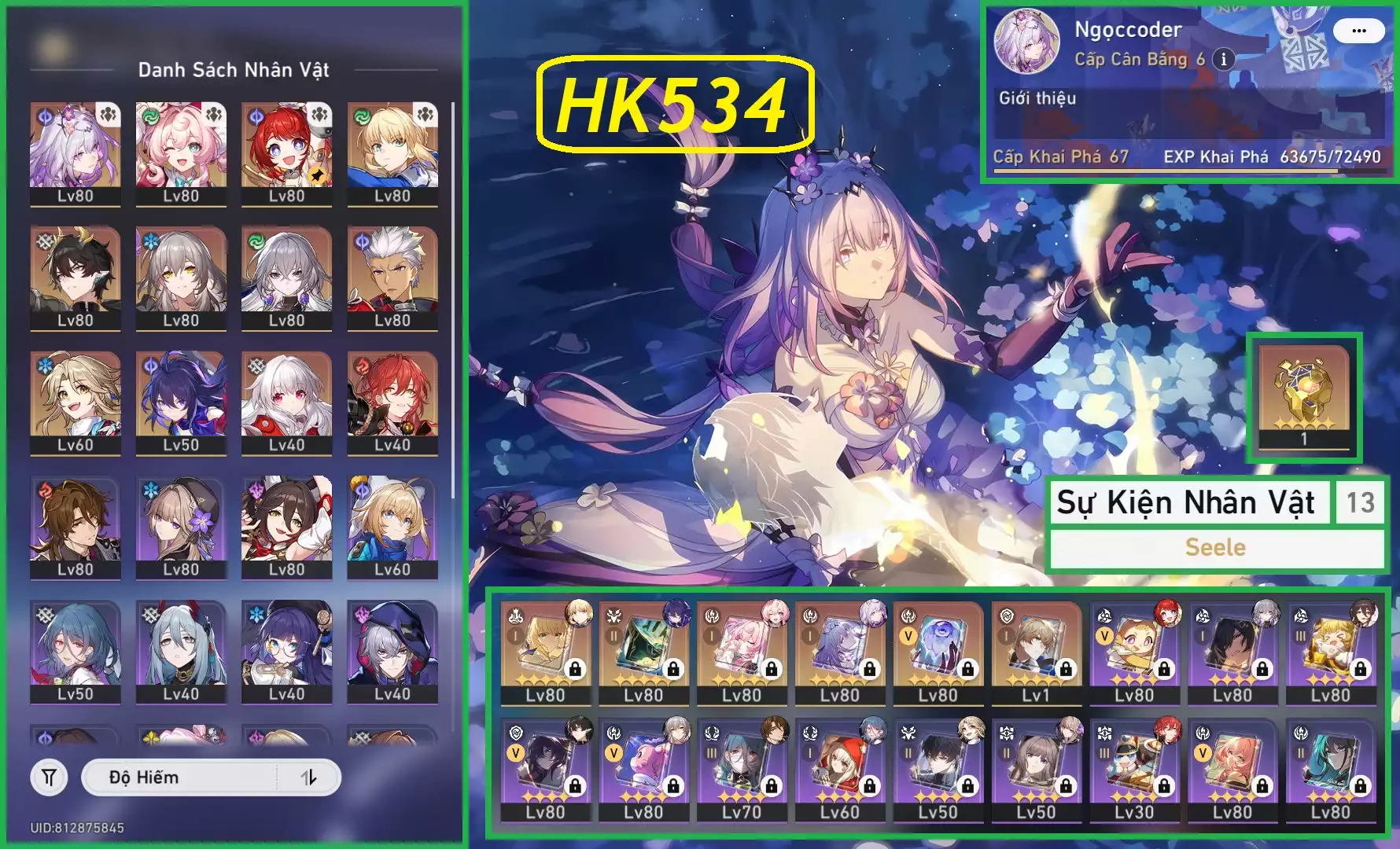Viewport: 1400px width, 849px height.
Task: Select the Seele portrait at Lv50
Action: tap(181, 401)
